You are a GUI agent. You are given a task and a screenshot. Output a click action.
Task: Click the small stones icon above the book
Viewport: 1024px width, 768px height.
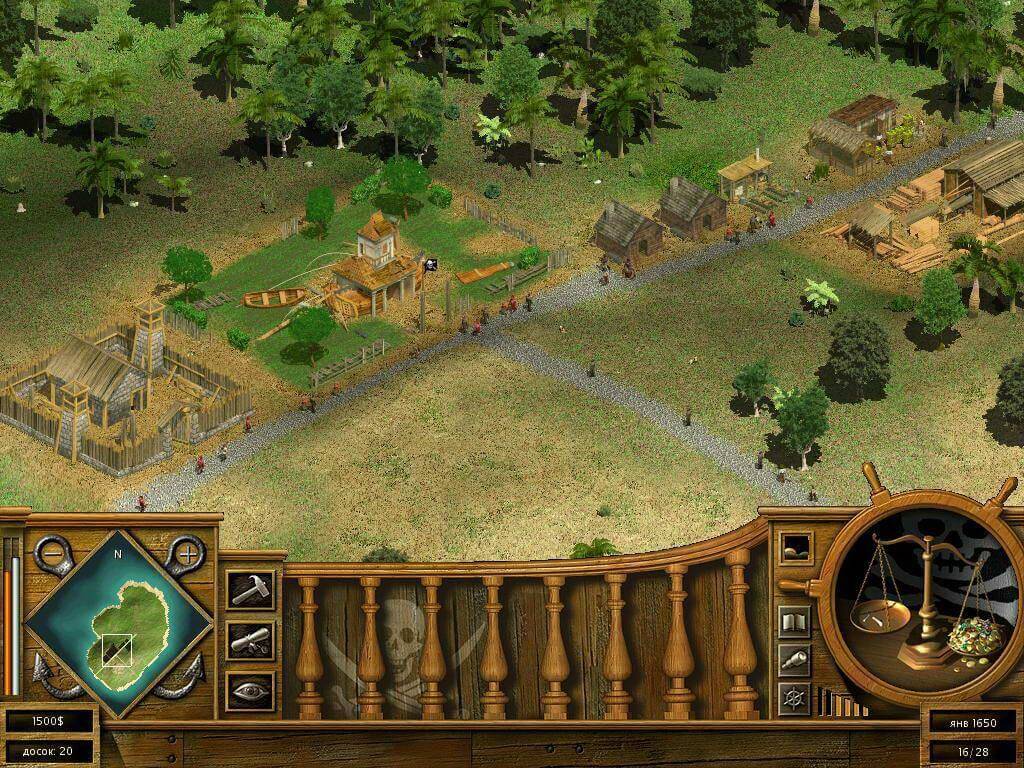[x=796, y=547]
